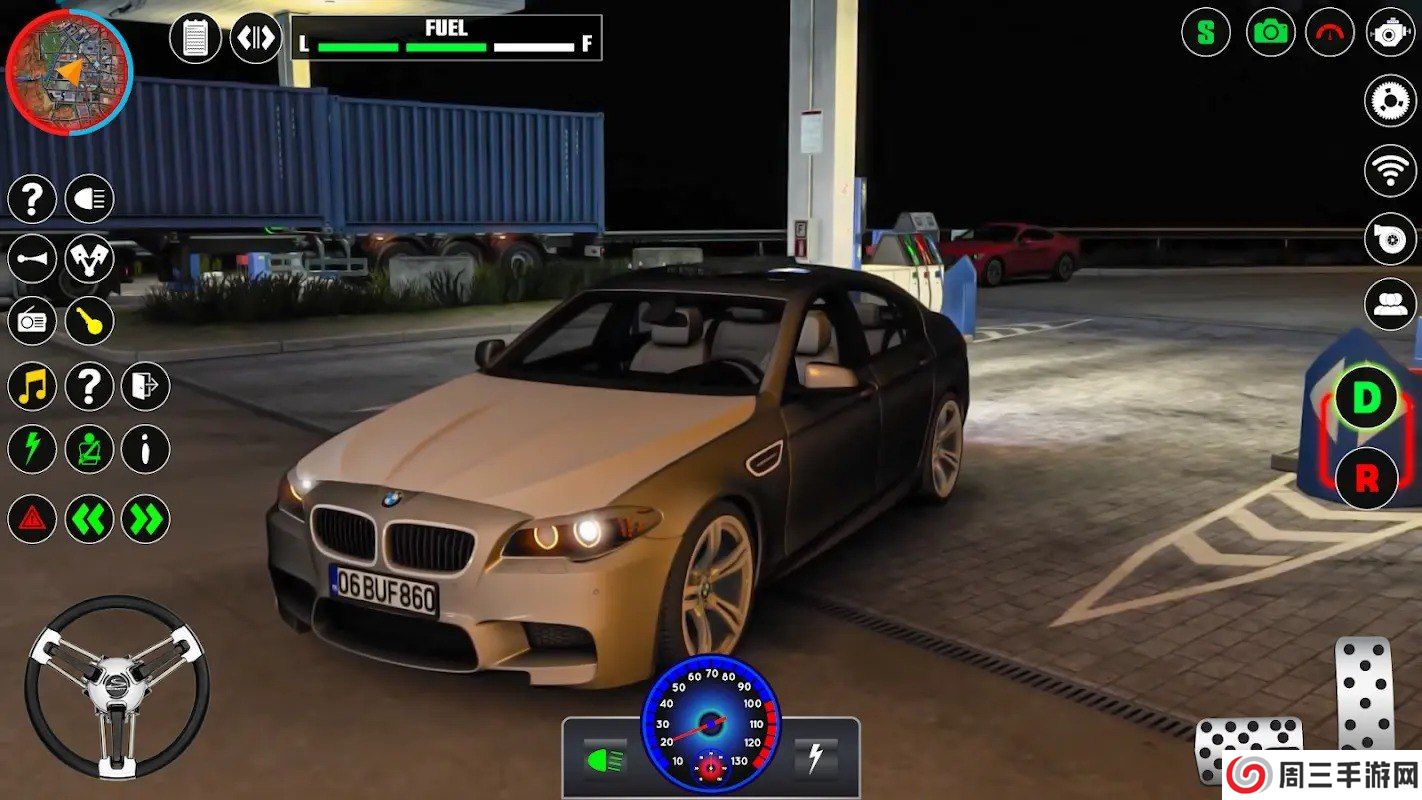This screenshot has height=800, width=1422.
Task: Select Reverse gear with the R button
Action: coord(1365,478)
